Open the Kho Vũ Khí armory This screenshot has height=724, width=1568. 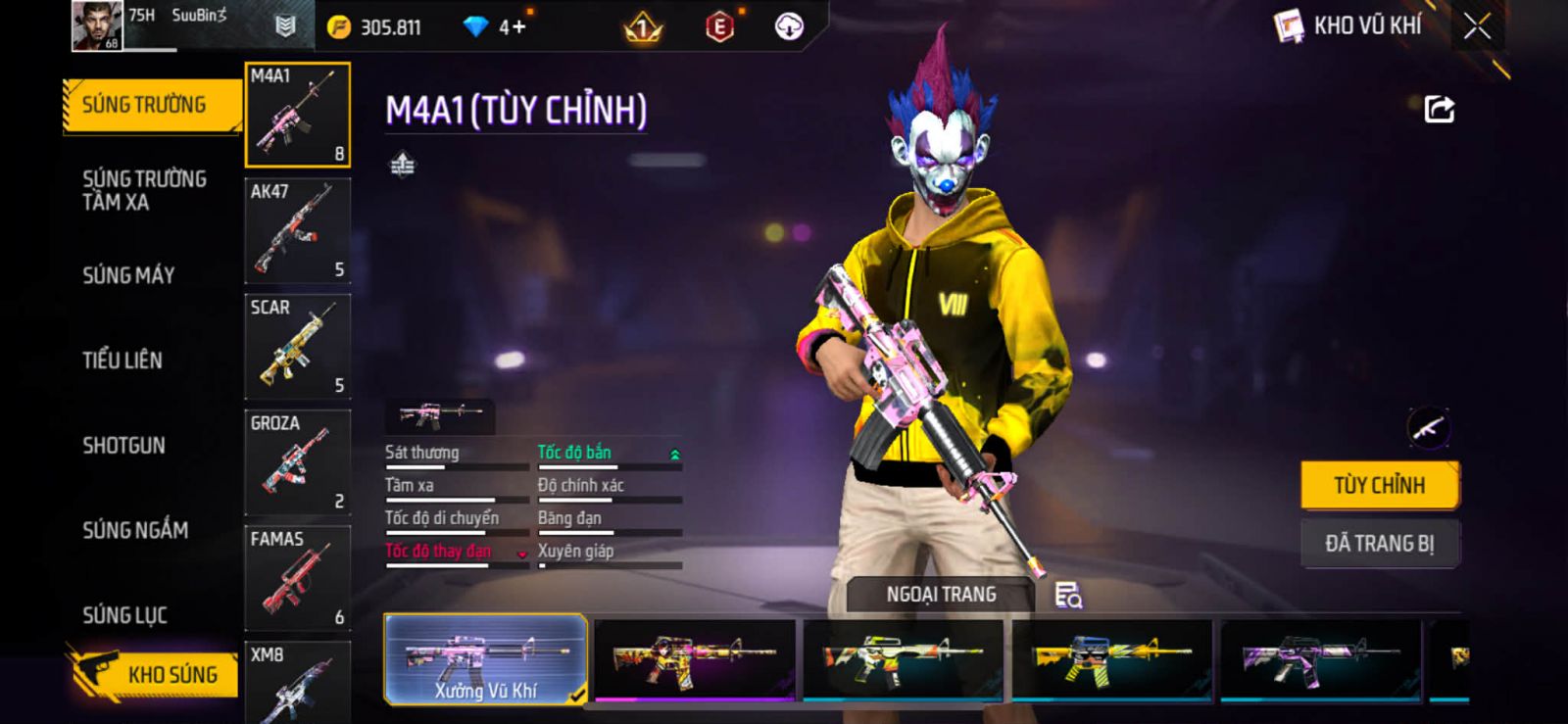(x=1348, y=26)
